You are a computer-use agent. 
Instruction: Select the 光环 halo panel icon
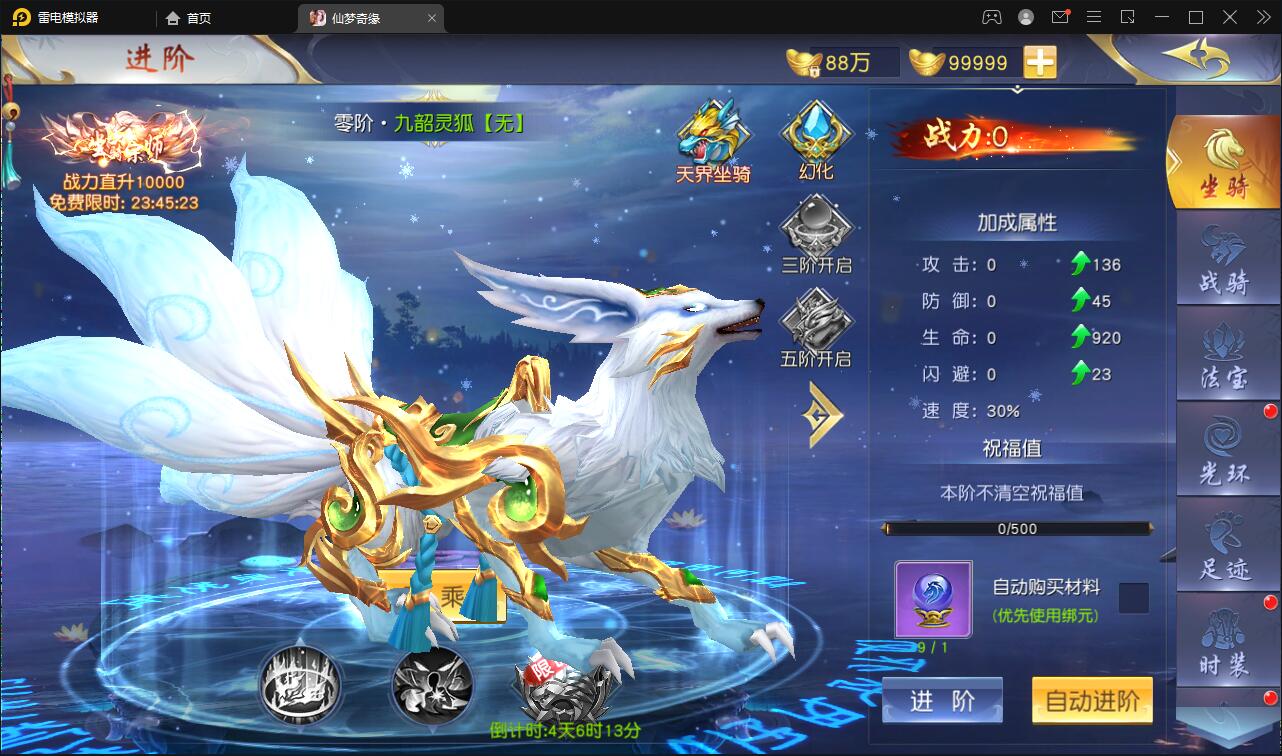tap(1226, 450)
